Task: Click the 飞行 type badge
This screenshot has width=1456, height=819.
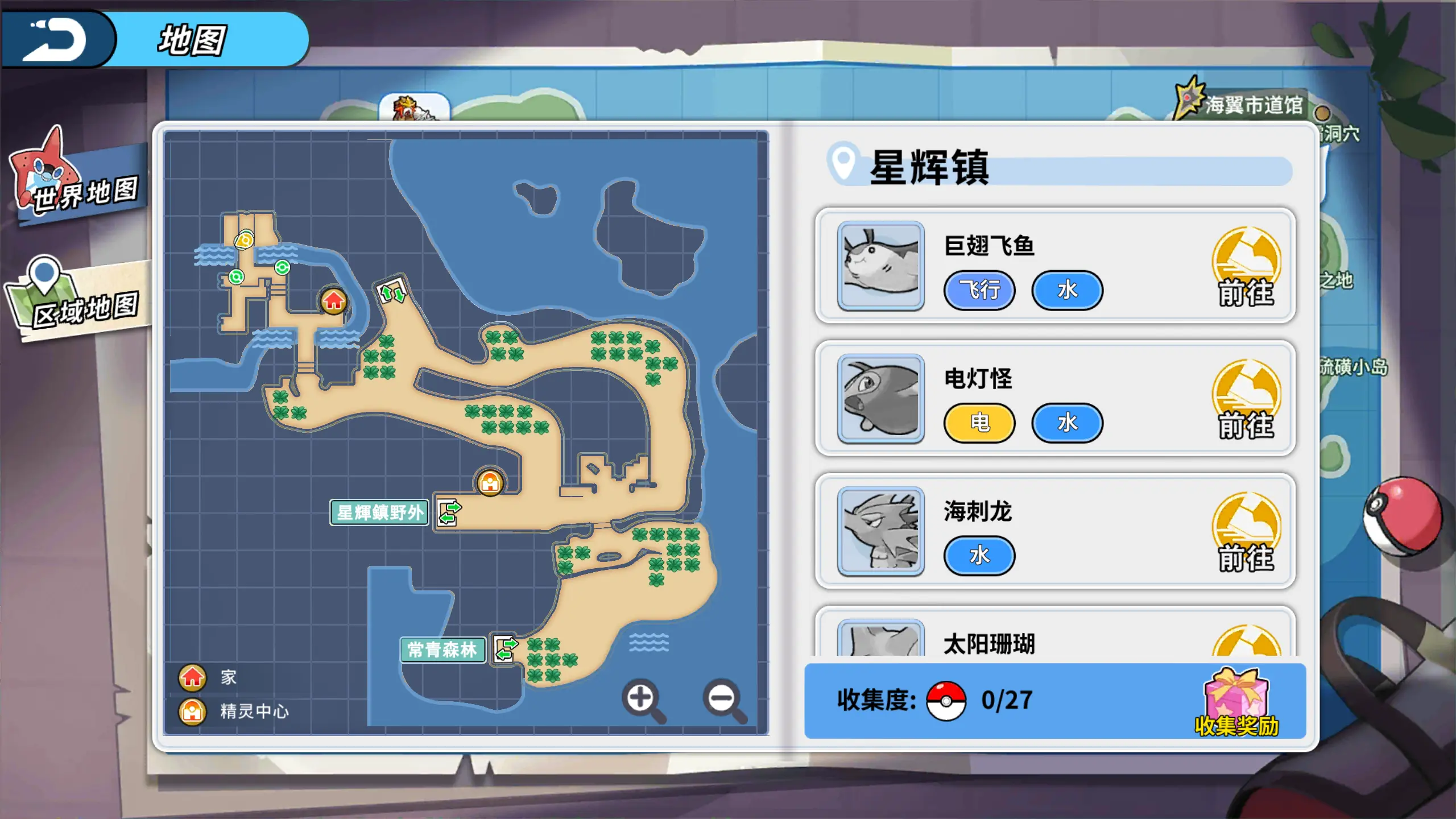Action: [979, 291]
